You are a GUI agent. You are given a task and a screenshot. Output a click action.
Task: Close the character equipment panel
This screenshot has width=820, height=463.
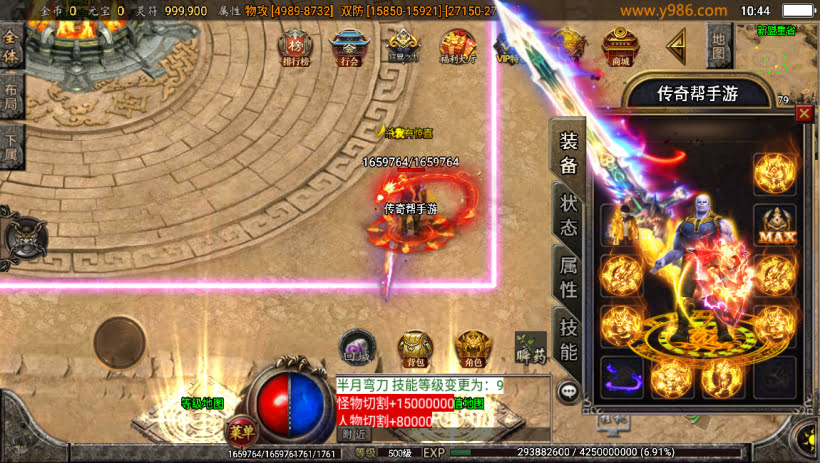pos(804,114)
